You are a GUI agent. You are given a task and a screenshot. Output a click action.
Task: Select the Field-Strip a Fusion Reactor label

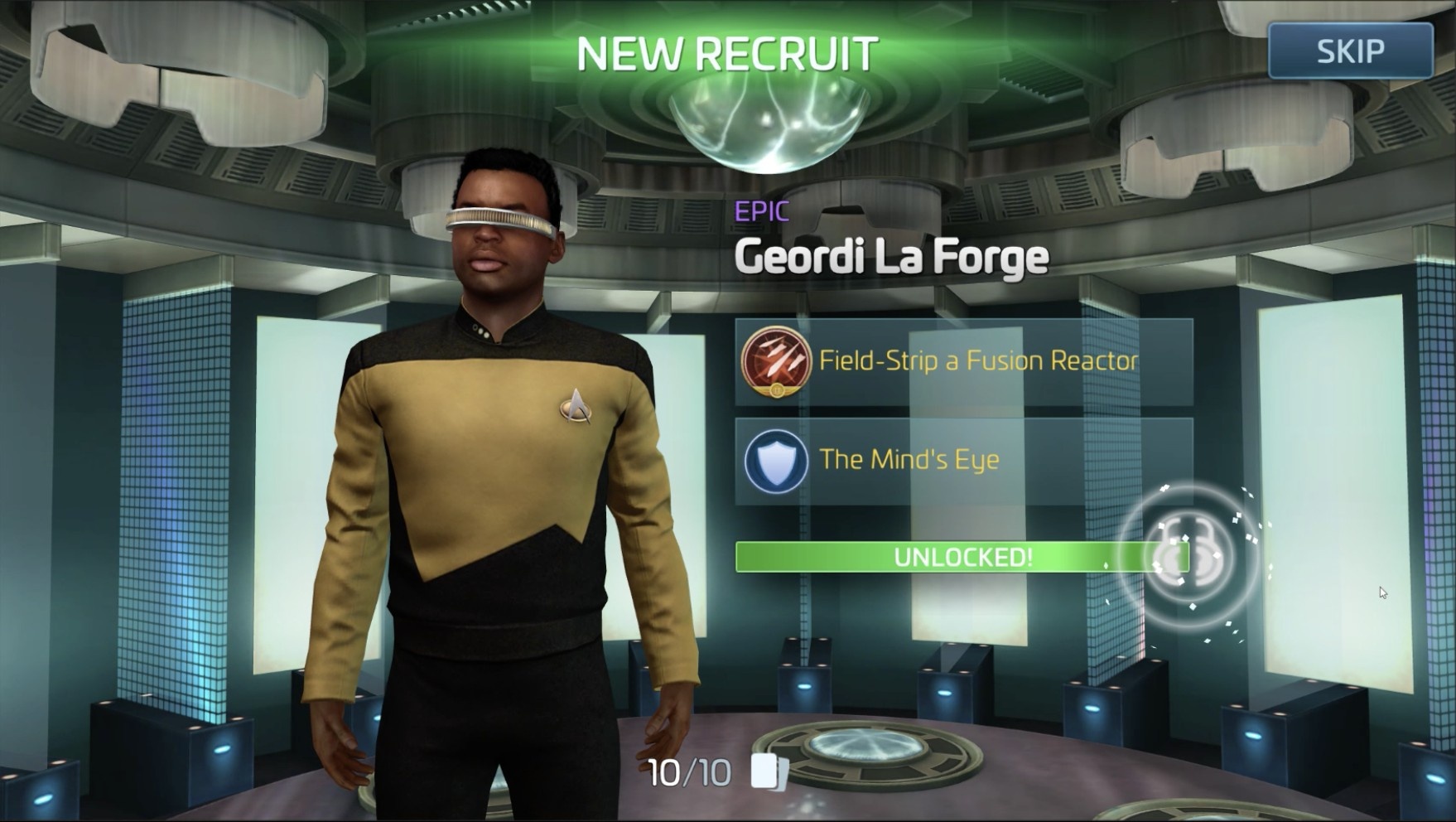[977, 360]
